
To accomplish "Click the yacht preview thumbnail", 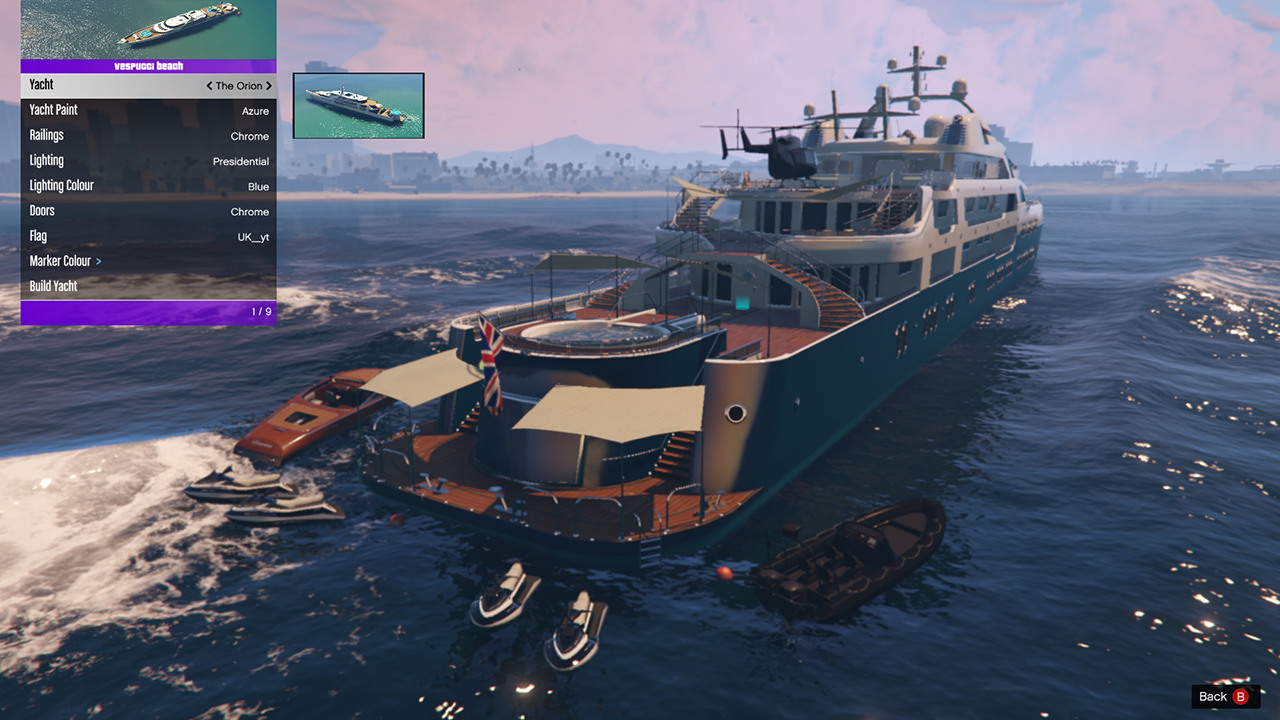I will tap(358, 105).
